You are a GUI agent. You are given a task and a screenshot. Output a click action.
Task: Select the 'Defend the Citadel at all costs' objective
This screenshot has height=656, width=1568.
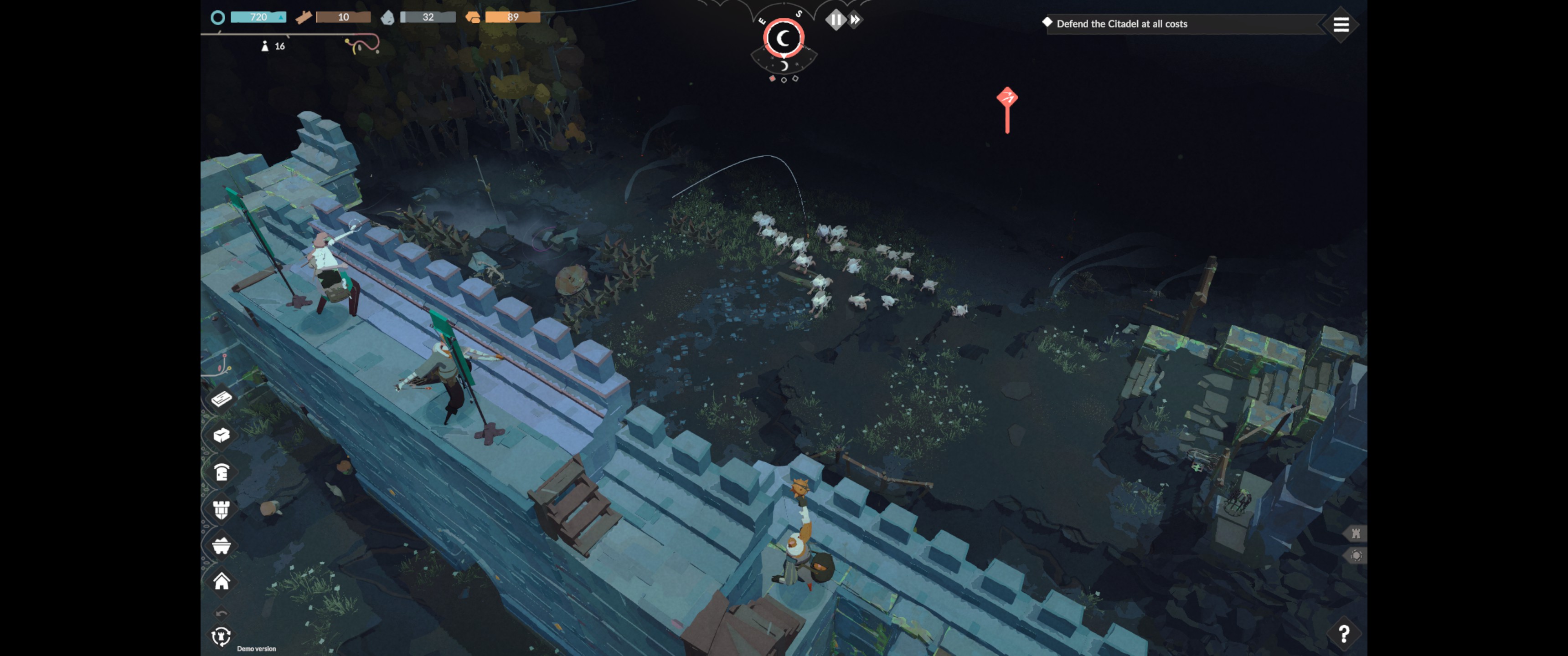click(1121, 24)
